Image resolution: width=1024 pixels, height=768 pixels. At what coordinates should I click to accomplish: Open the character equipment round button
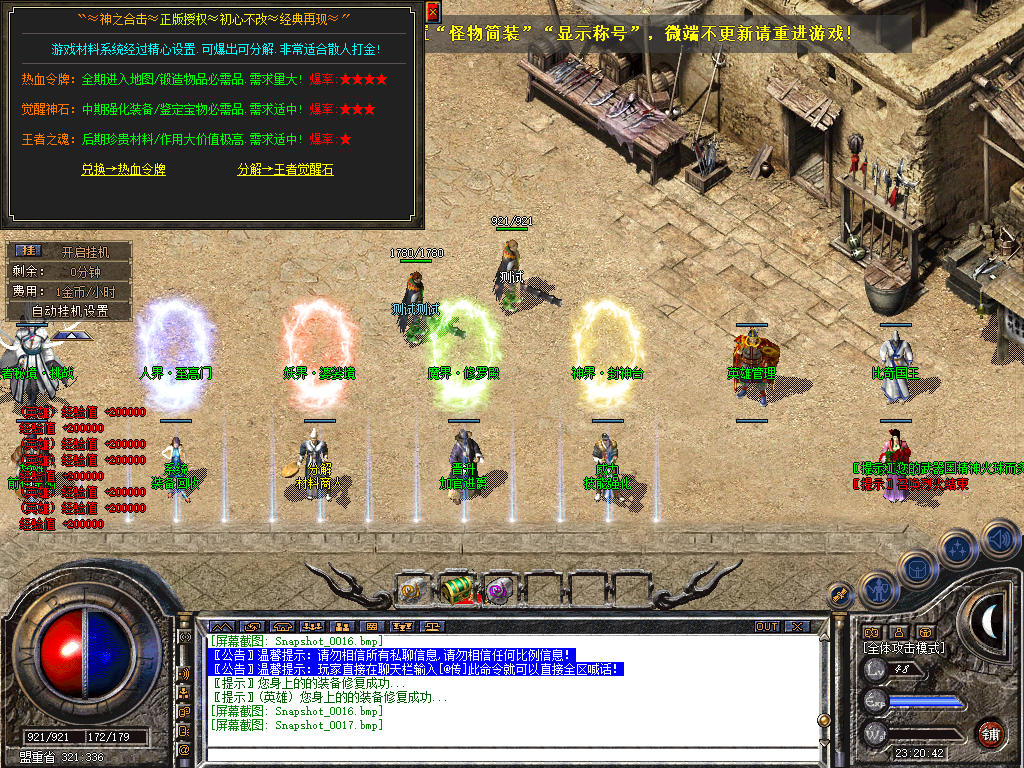tap(877, 589)
